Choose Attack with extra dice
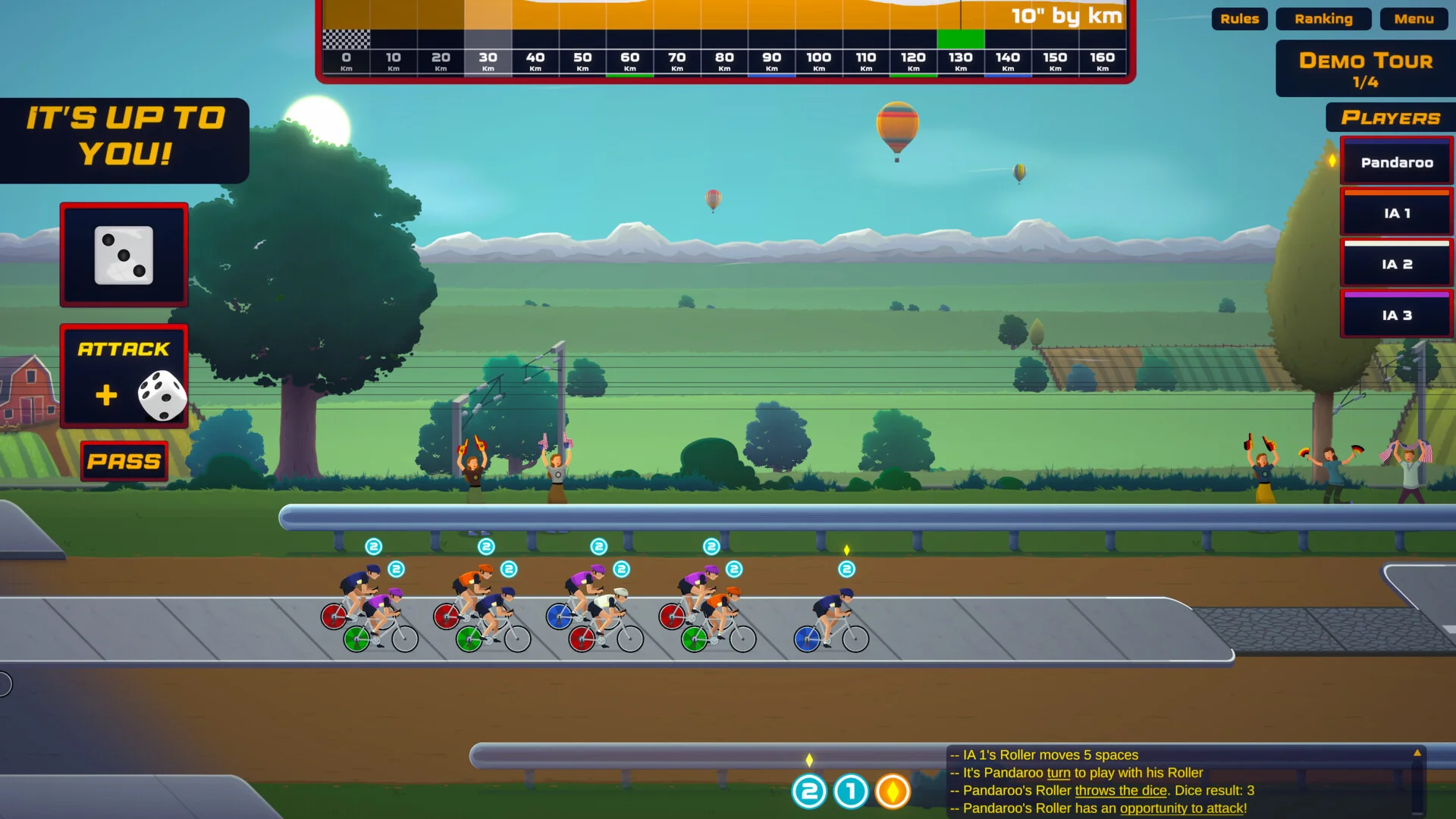Viewport: 1456px width, 819px height. tap(124, 377)
